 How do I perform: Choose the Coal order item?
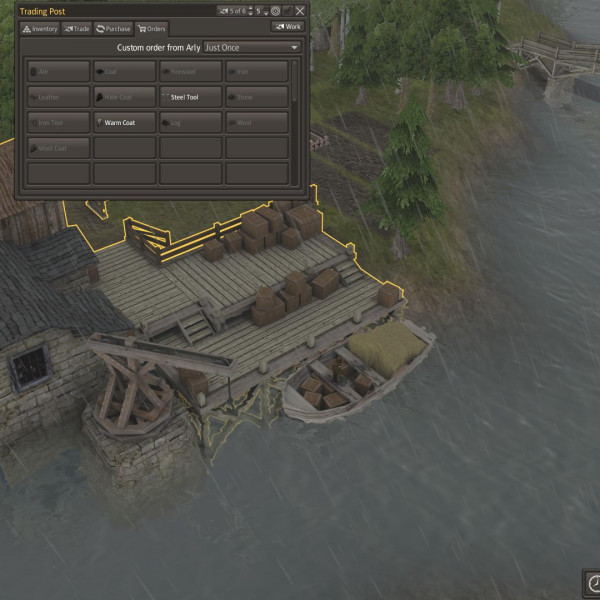pyautogui.click(x=125, y=72)
